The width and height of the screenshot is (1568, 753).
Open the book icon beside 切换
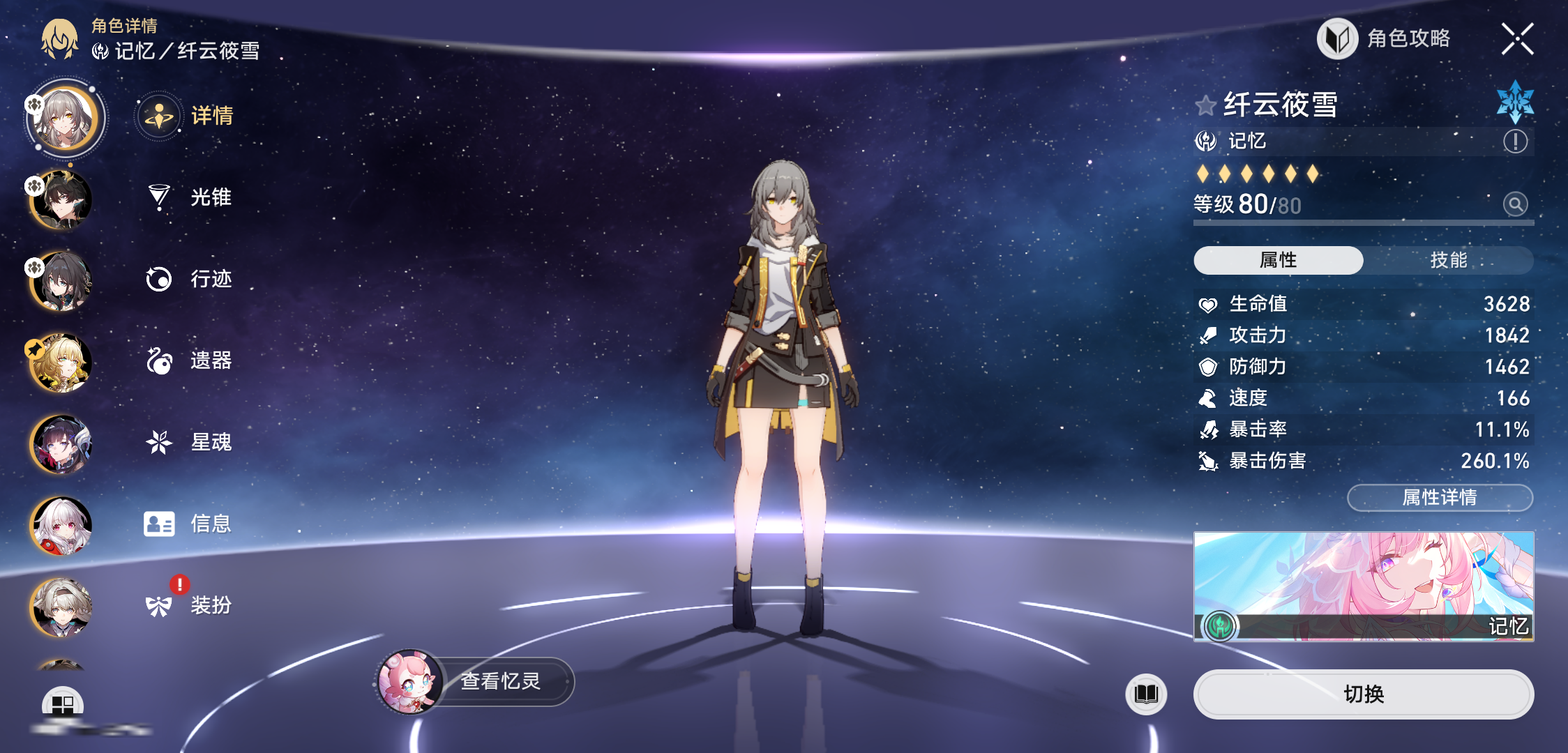1146,694
